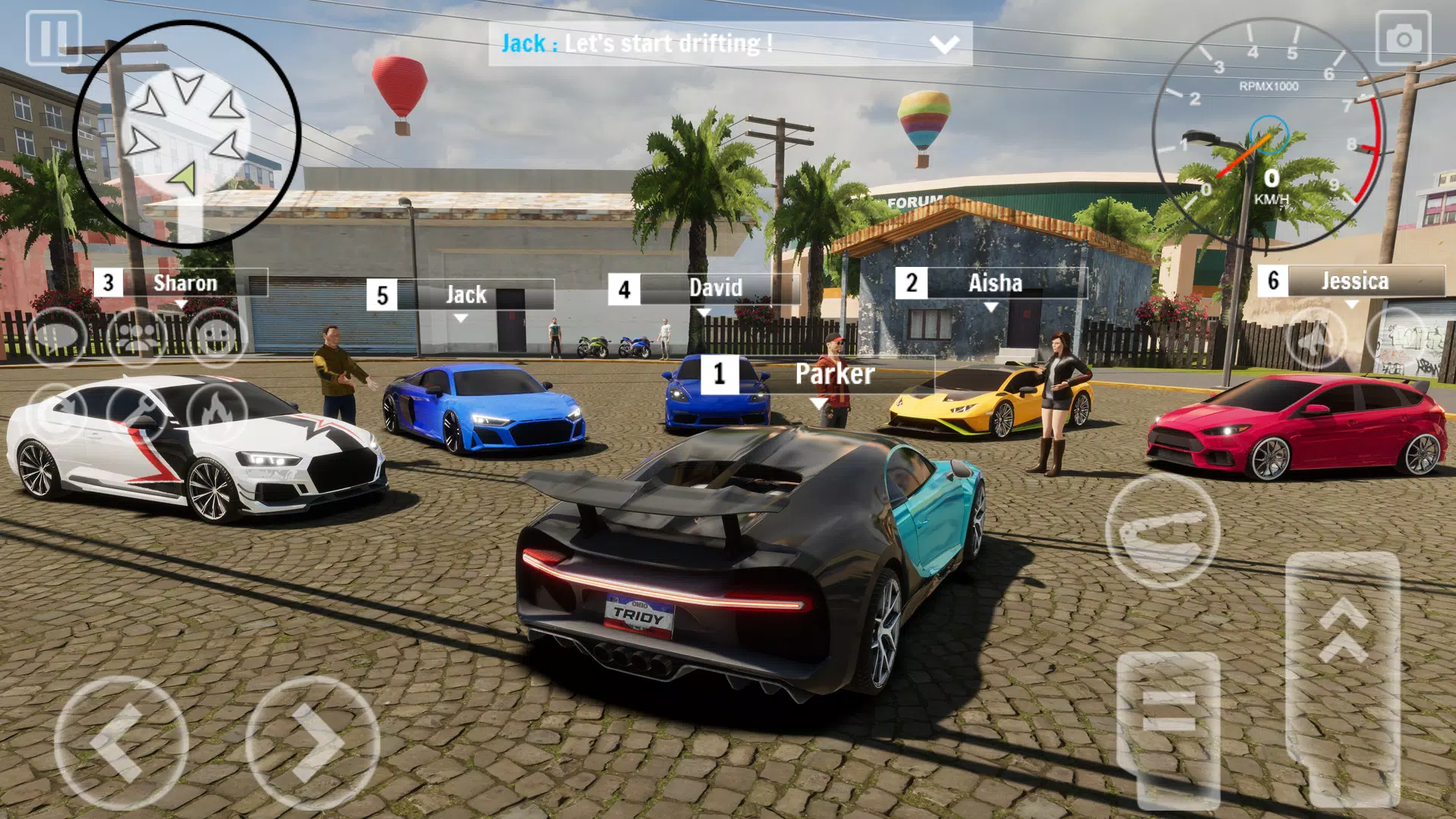Screen dimensions: 1456x819
Task: Click Jack's chat message bar
Action: [705, 44]
